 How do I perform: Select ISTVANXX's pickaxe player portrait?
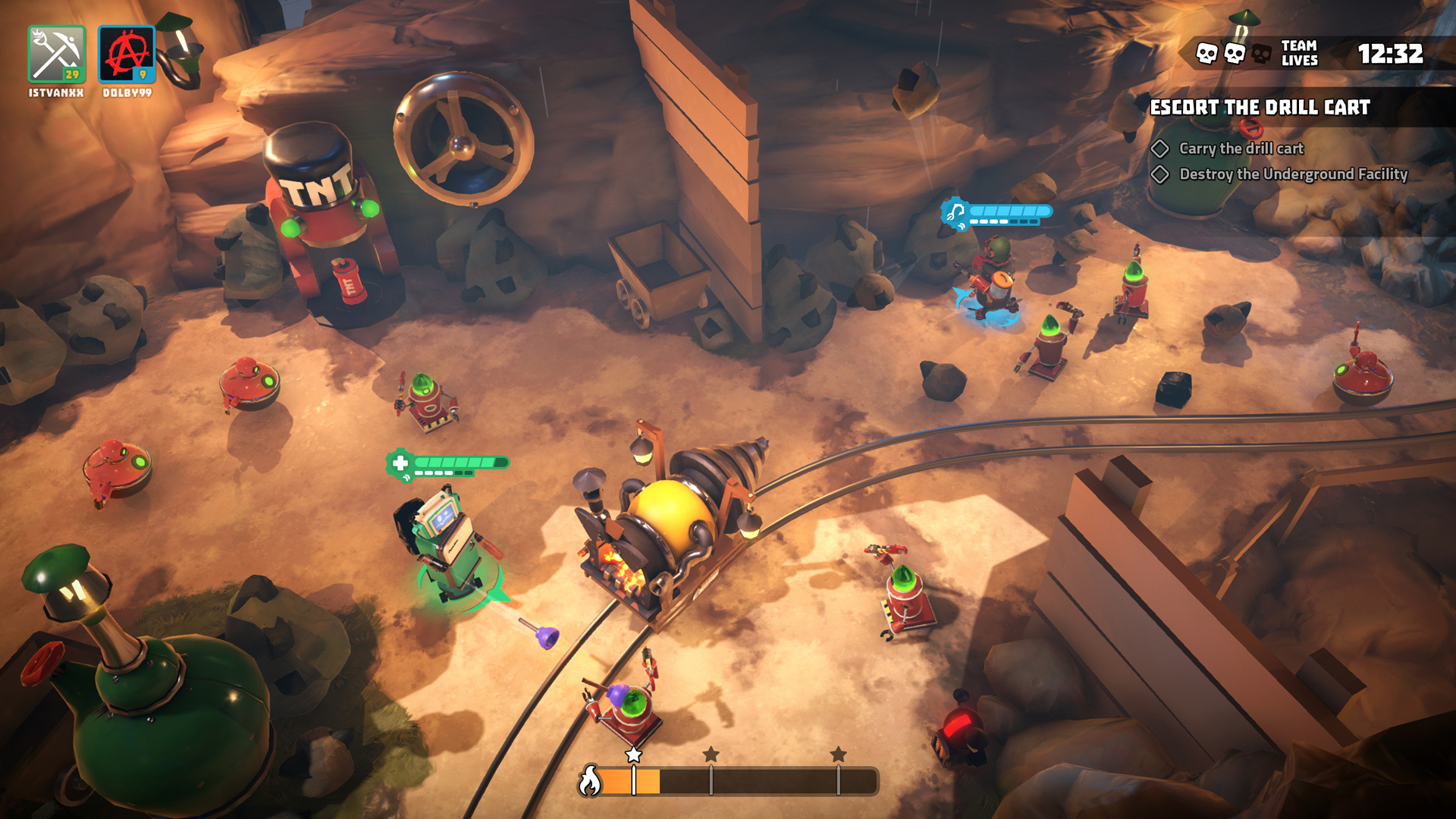[x=57, y=55]
